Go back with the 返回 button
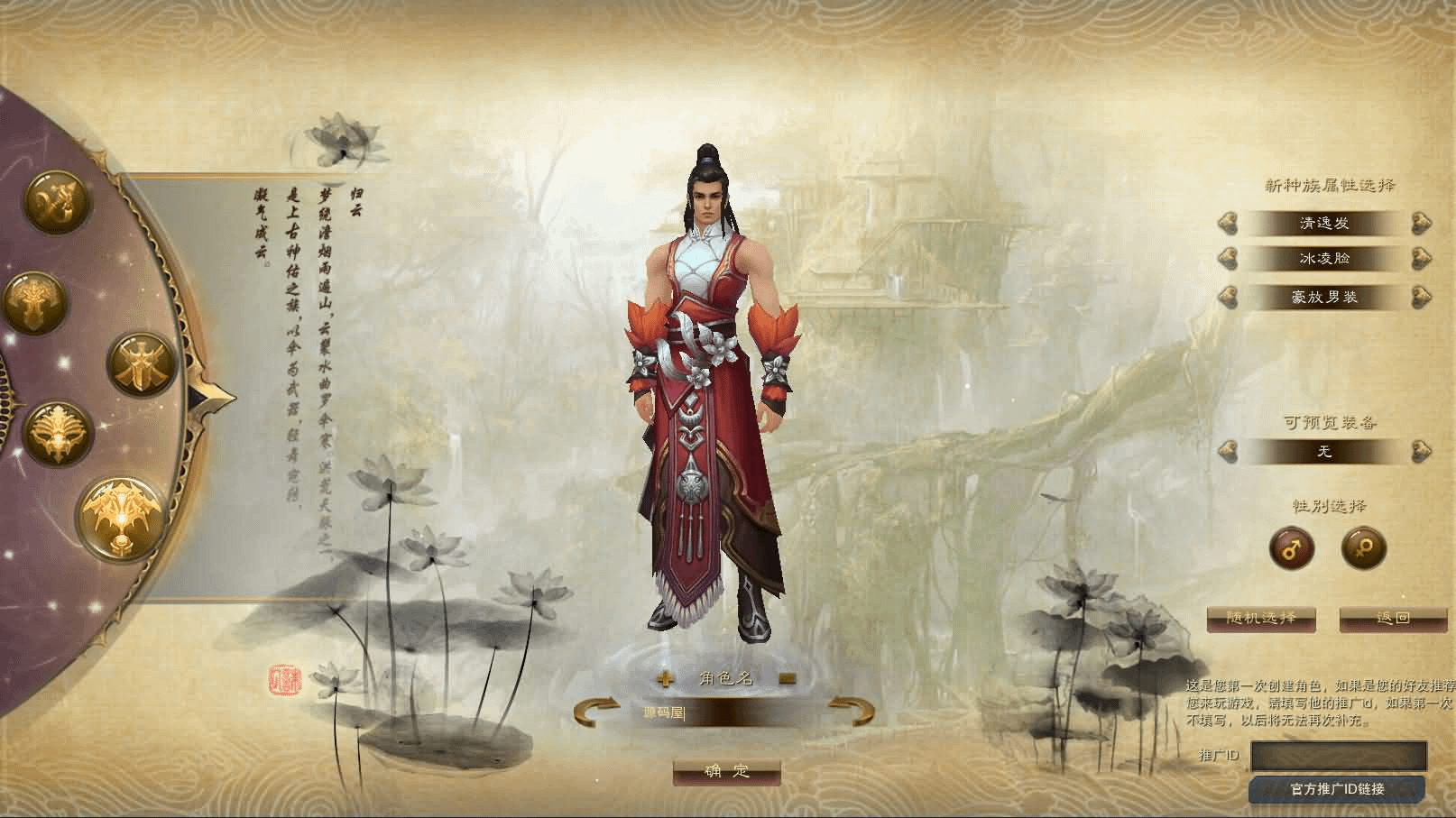The image size is (1456, 818). pos(1393,619)
